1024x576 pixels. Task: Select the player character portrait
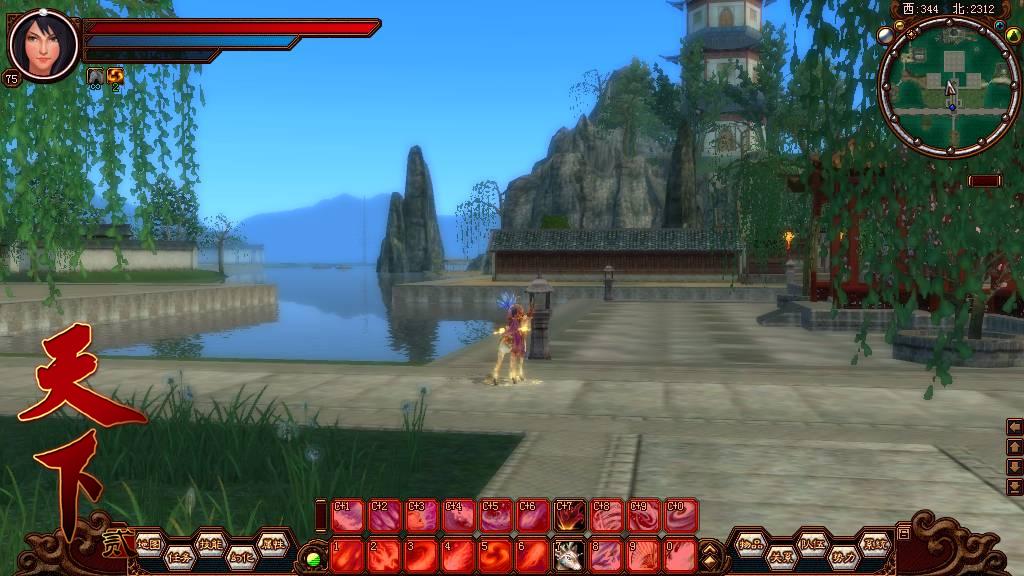[x=42, y=45]
